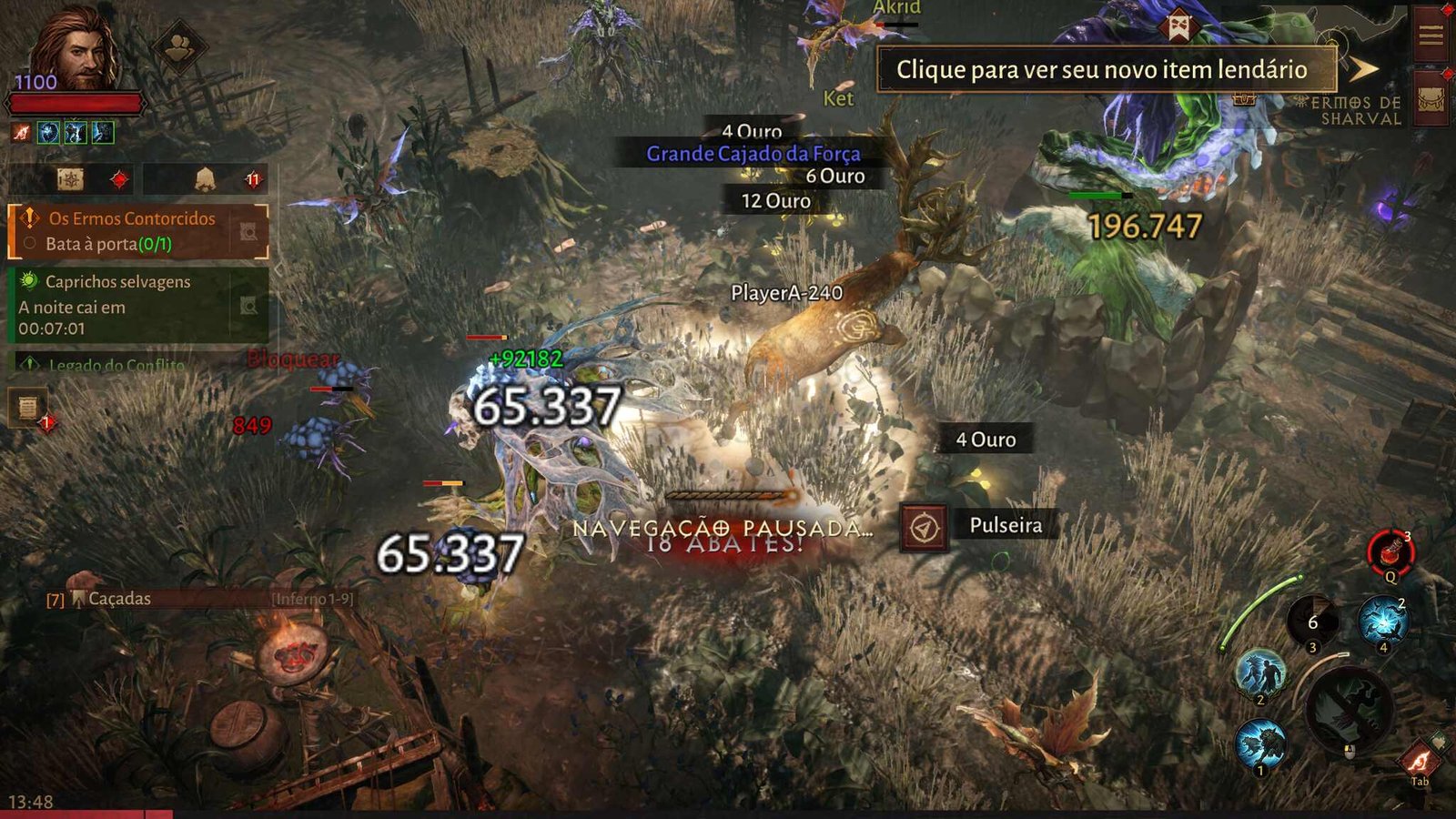
Task: Open the codex map scroll button
Action: click(x=71, y=179)
